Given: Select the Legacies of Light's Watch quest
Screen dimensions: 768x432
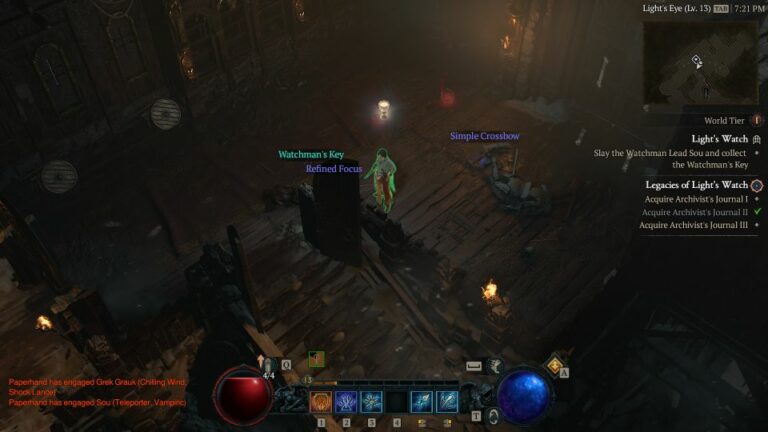Looking at the screenshot, I should (697, 185).
